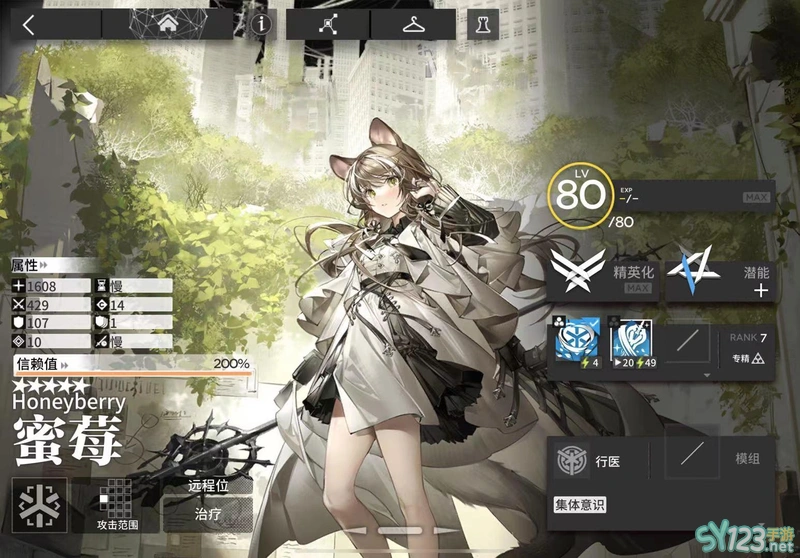Select the 治疗 tag
Viewport: 800px width, 558px height.
coord(207,515)
